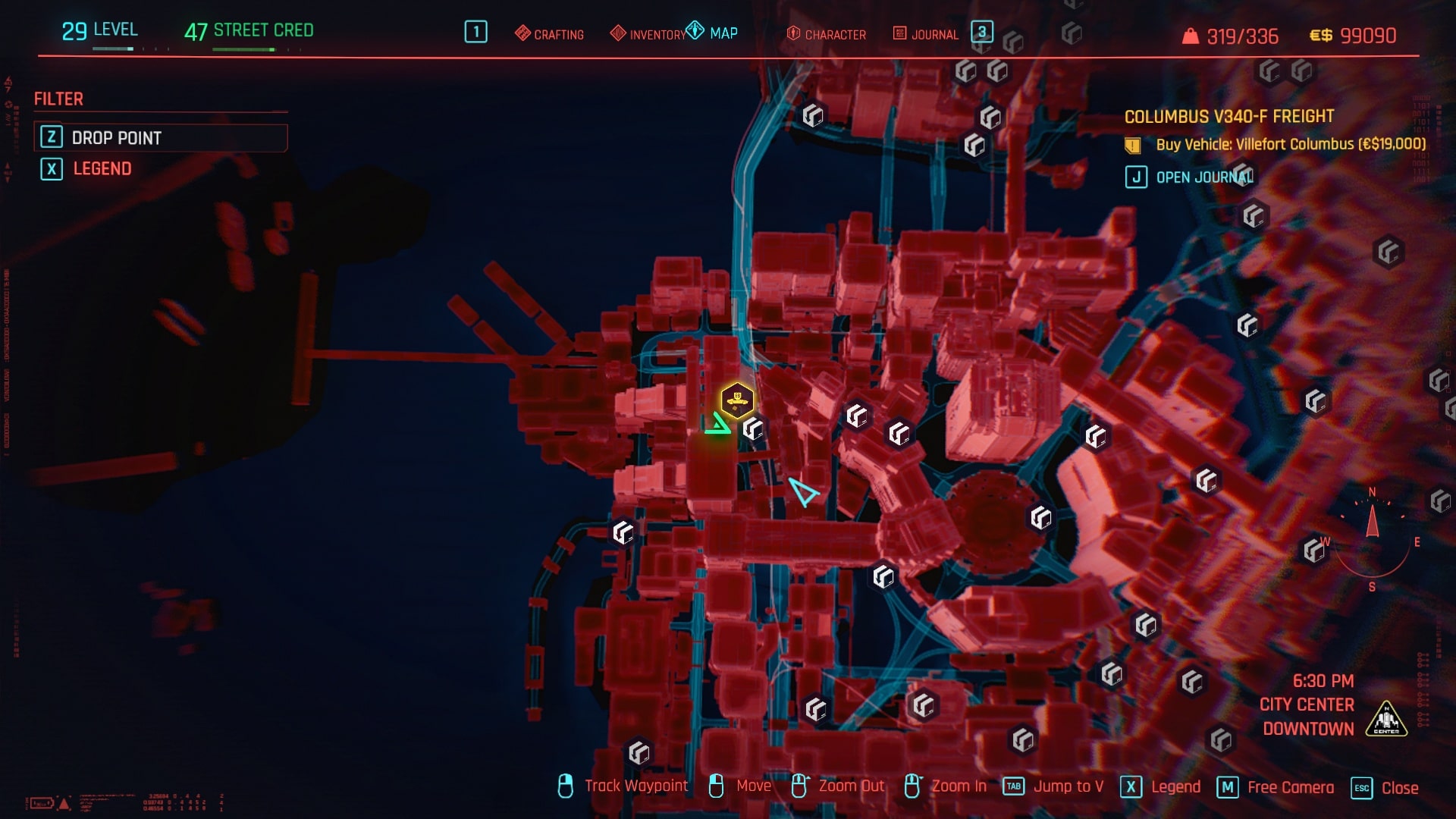
Task: Open the Crafting tab
Action: pyautogui.click(x=550, y=34)
